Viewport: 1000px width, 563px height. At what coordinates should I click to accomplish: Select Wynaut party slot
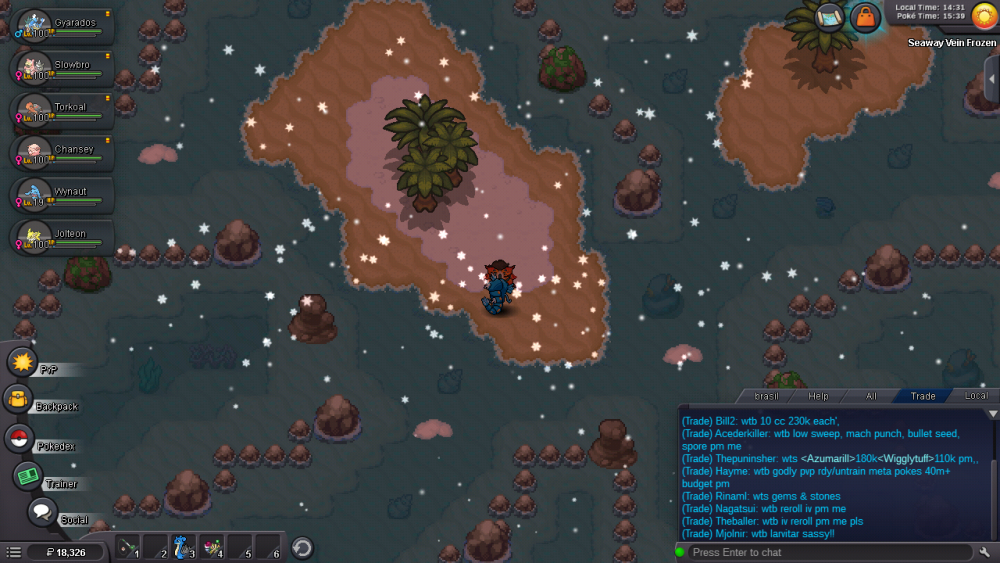click(62, 195)
